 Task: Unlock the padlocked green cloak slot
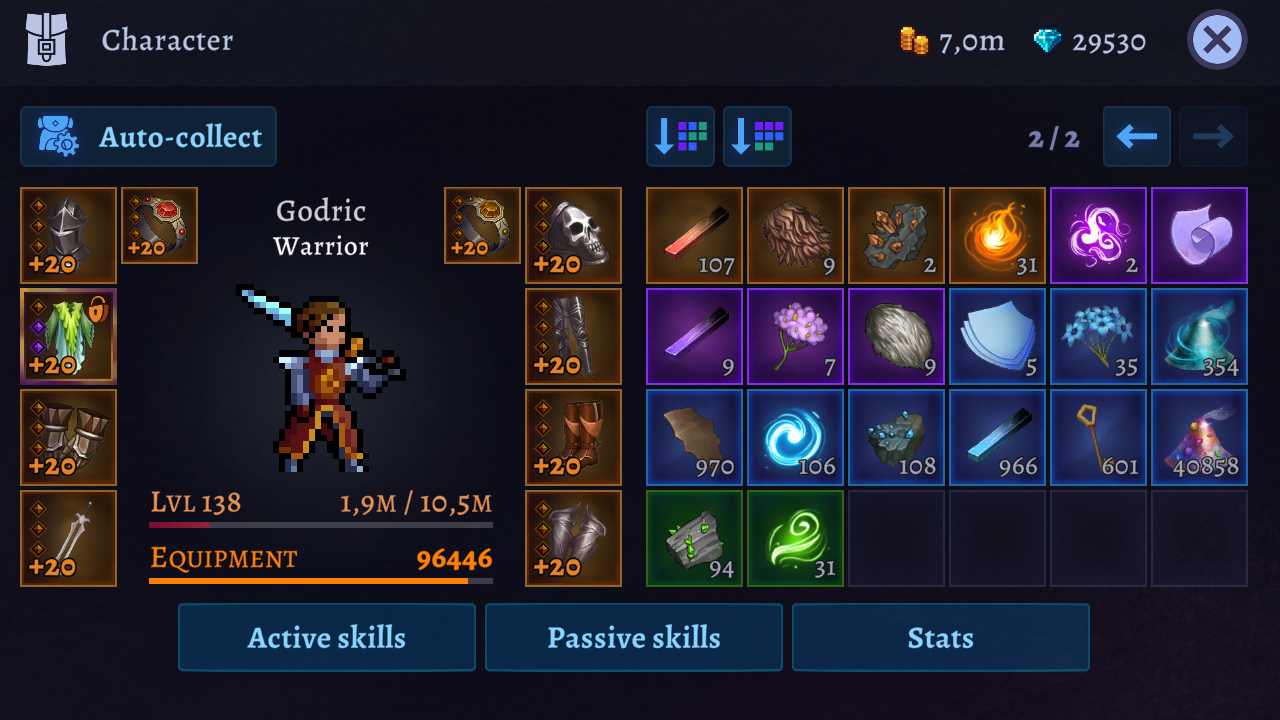coord(68,336)
